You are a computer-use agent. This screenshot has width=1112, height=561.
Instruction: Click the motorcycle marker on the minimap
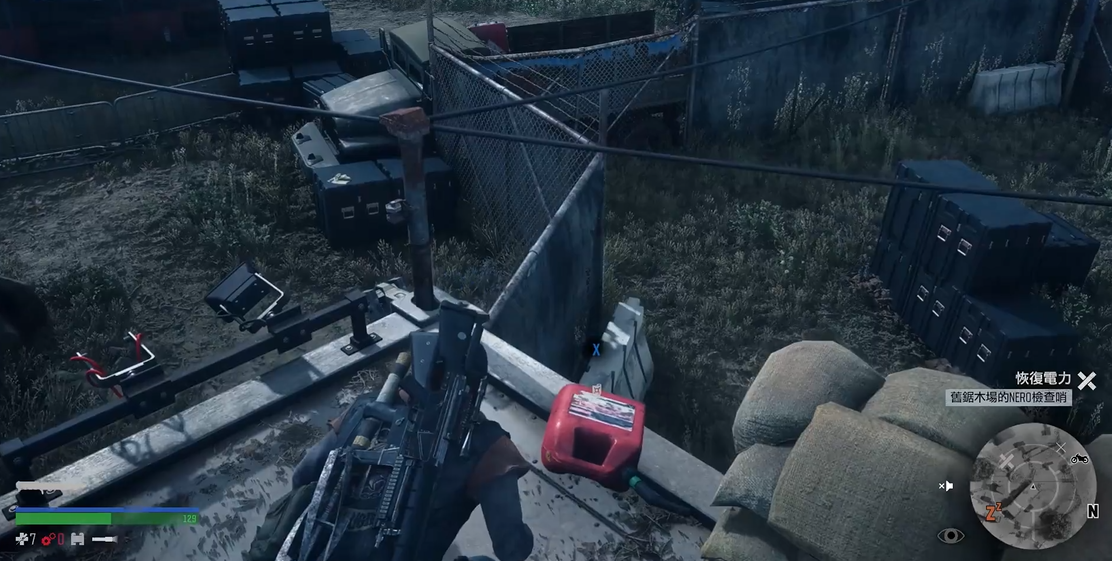coord(1079,458)
